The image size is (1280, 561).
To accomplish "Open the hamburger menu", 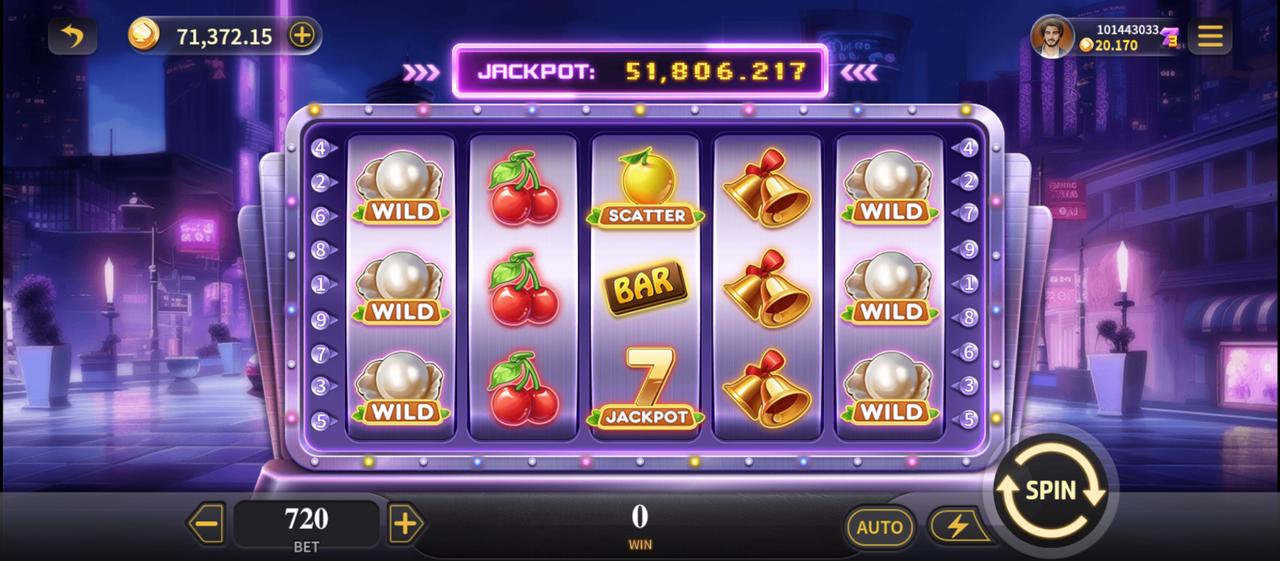I will tap(1209, 37).
